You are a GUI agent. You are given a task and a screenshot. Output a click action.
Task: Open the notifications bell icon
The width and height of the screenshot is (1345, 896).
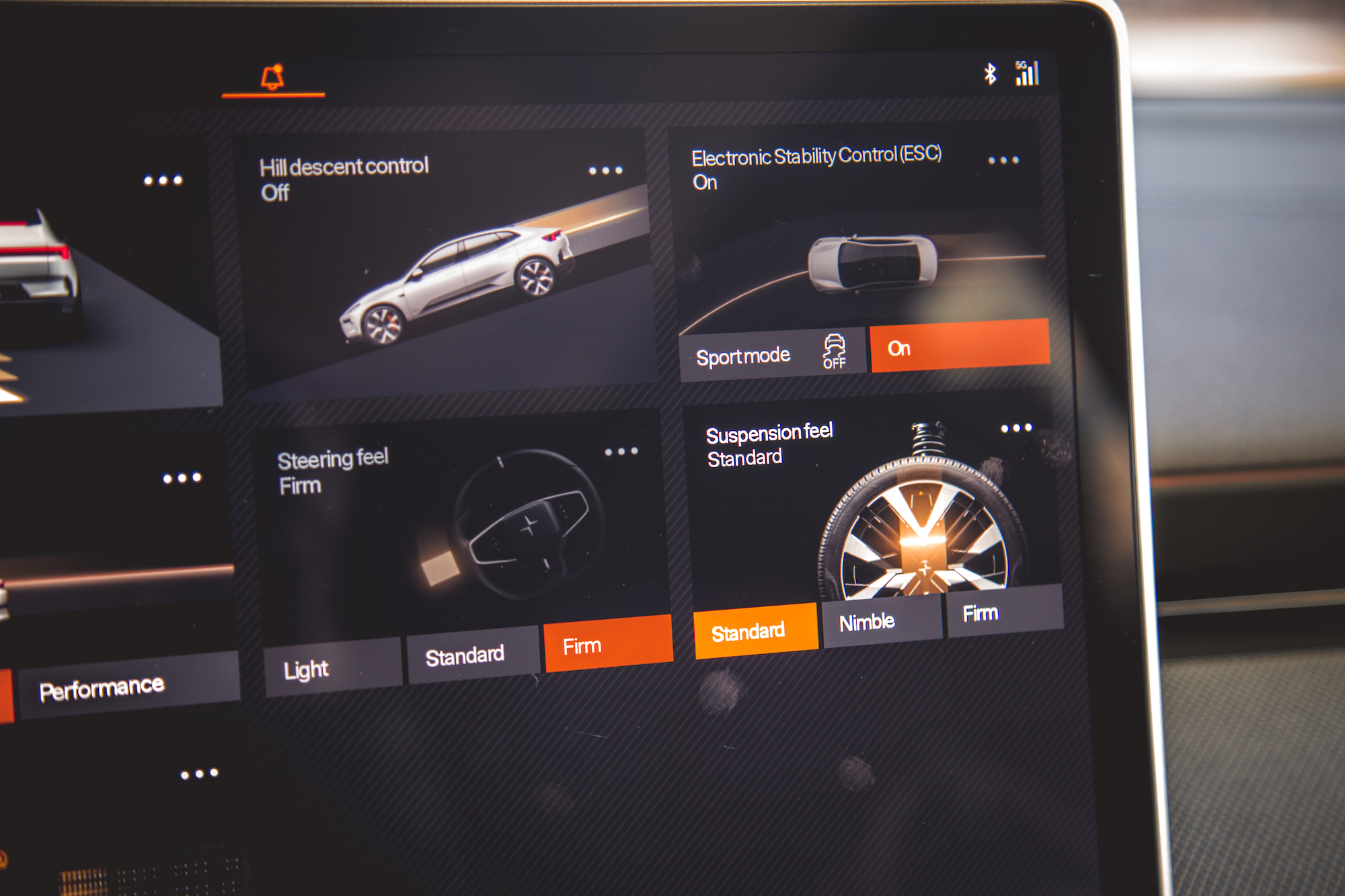272,75
